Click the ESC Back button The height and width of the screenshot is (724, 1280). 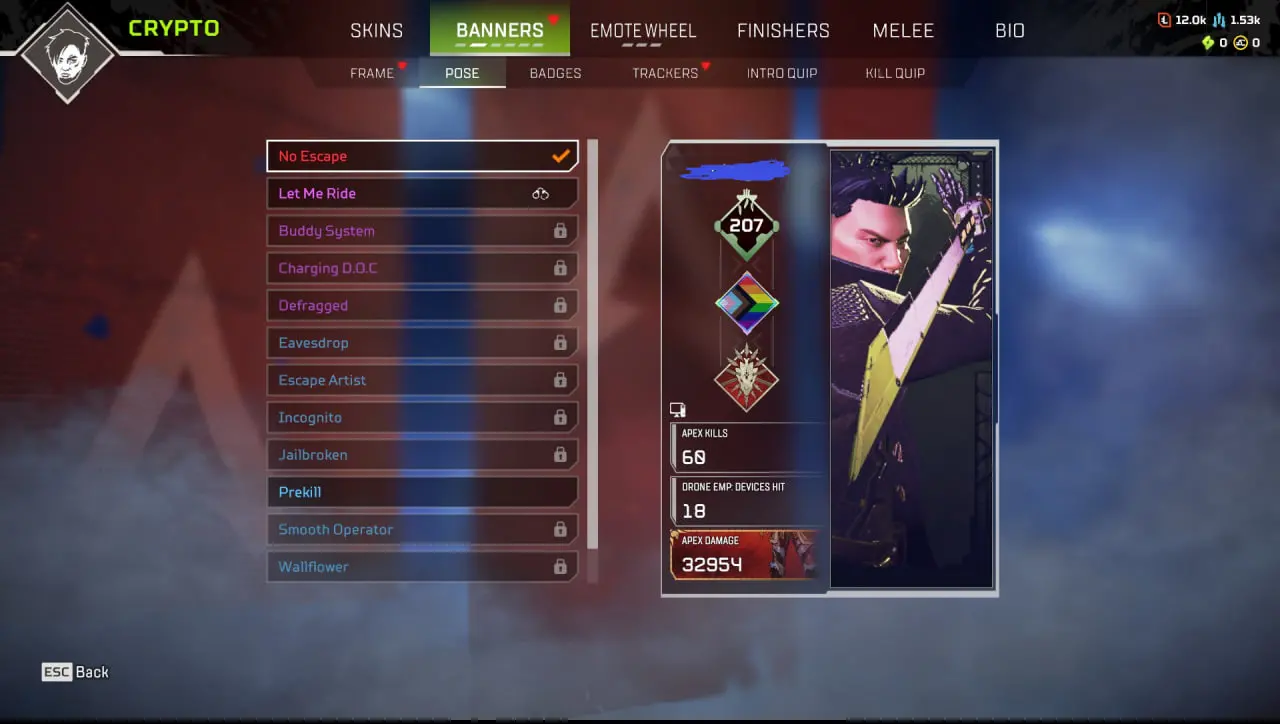[75, 671]
